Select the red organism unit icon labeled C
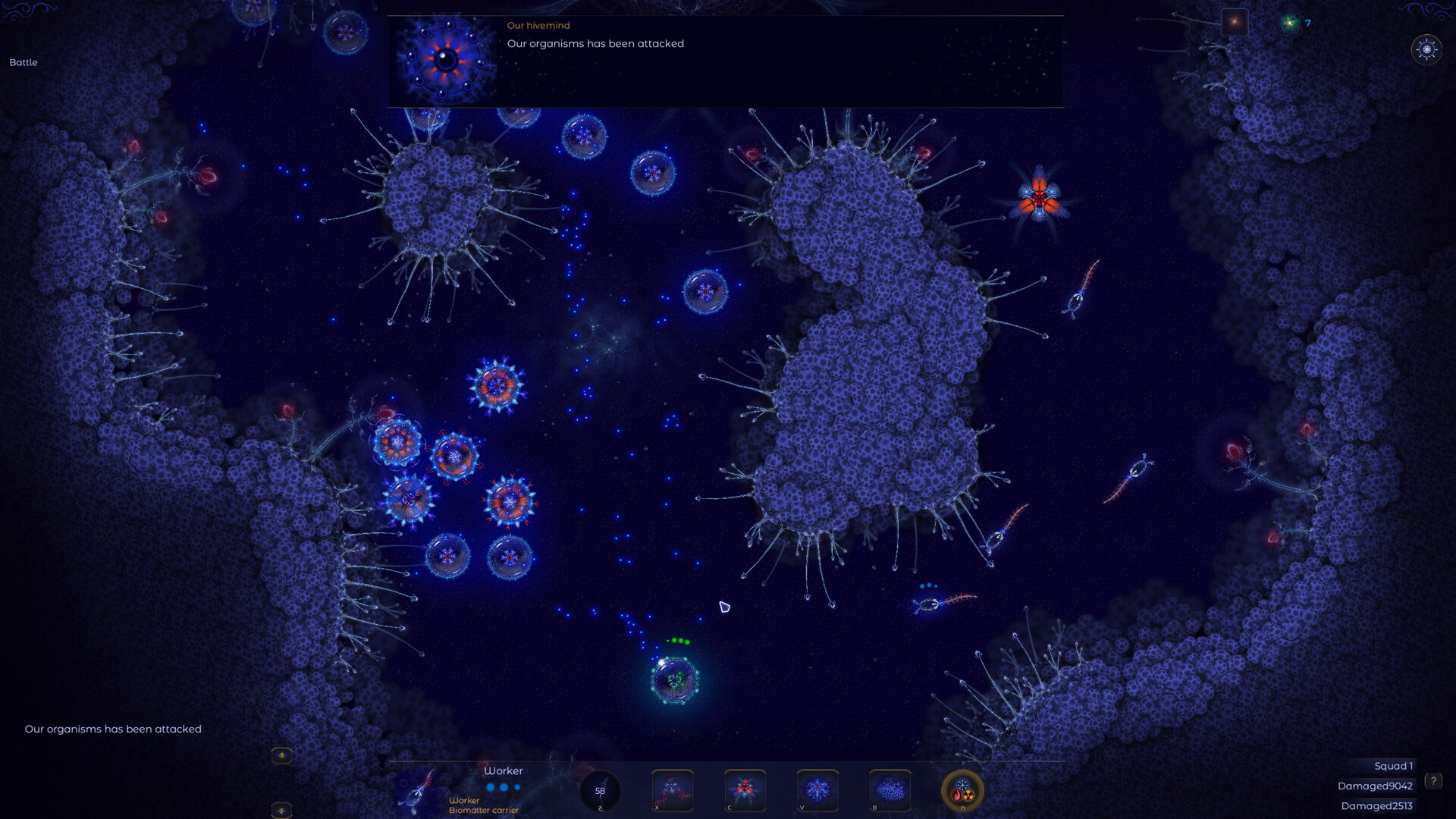This screenshot has width=1456, height=819. point(743,791)
